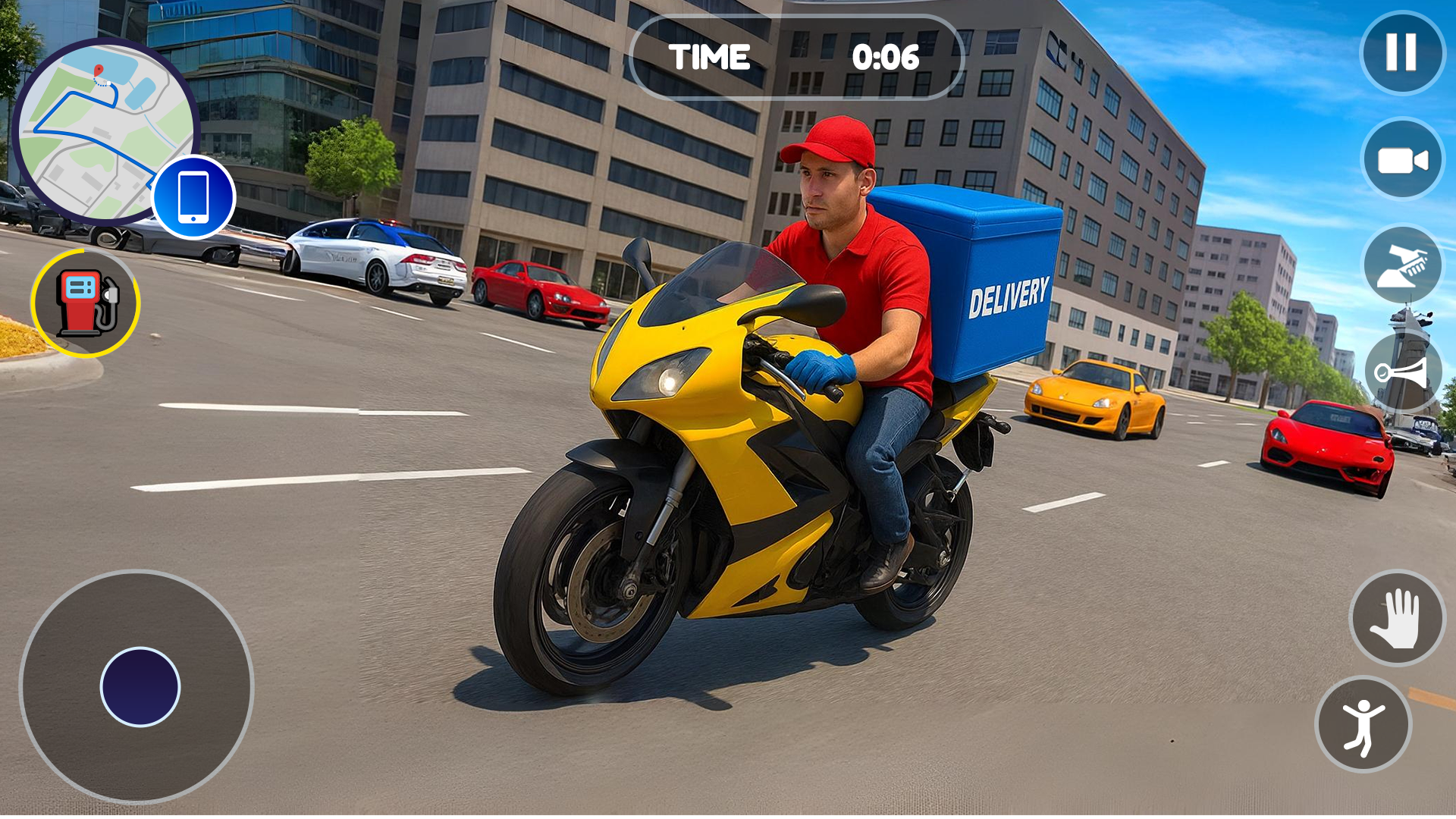Select the package hand-over icon

1401,265
